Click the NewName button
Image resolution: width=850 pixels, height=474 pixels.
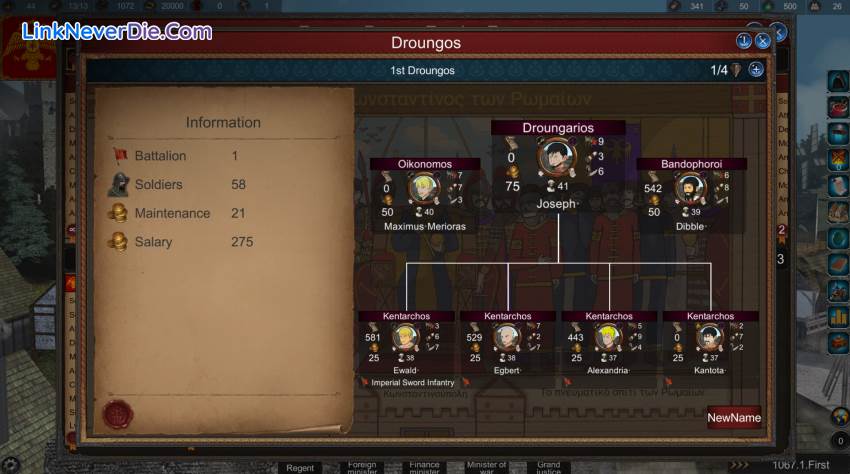pos(734,418)
